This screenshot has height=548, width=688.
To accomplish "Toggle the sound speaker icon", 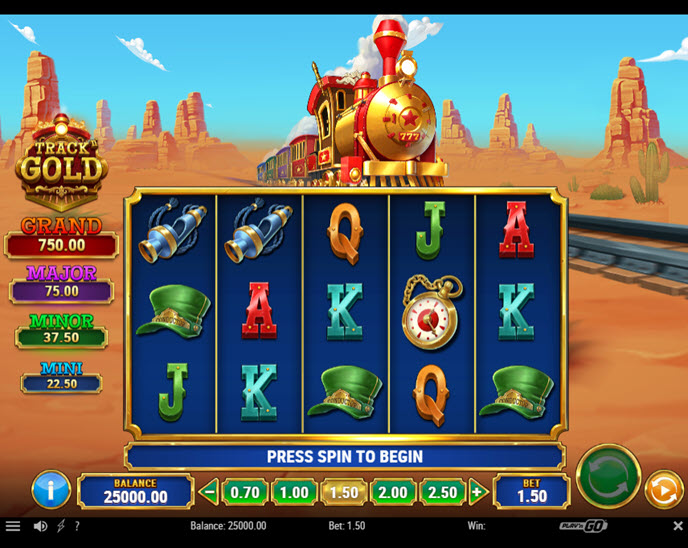I will click(x=40, y=526).
